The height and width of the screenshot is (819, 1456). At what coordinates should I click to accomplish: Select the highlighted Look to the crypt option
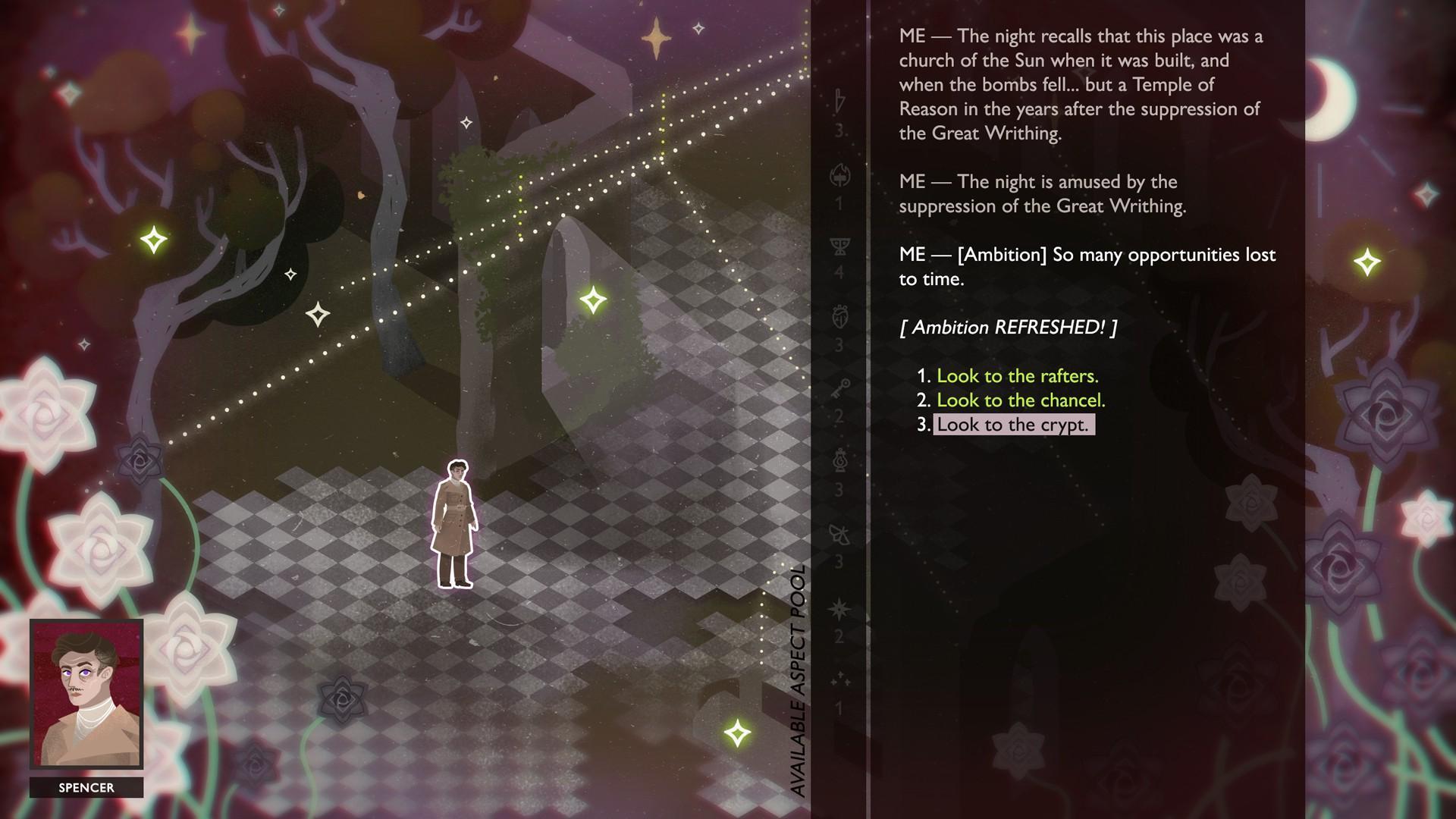point(1012,425)
